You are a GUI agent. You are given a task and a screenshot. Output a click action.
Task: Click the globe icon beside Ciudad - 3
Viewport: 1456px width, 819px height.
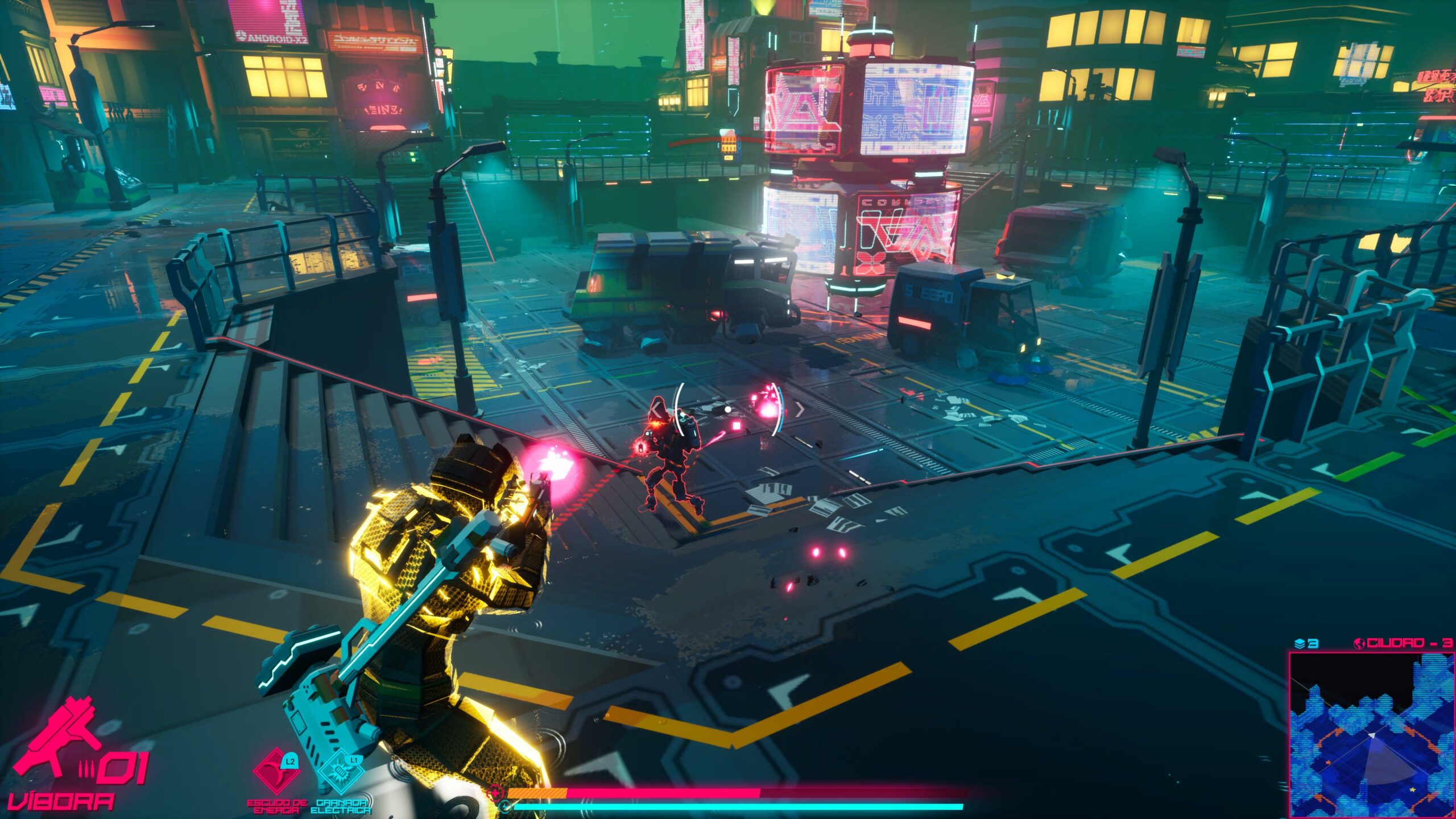point(1359,643)
